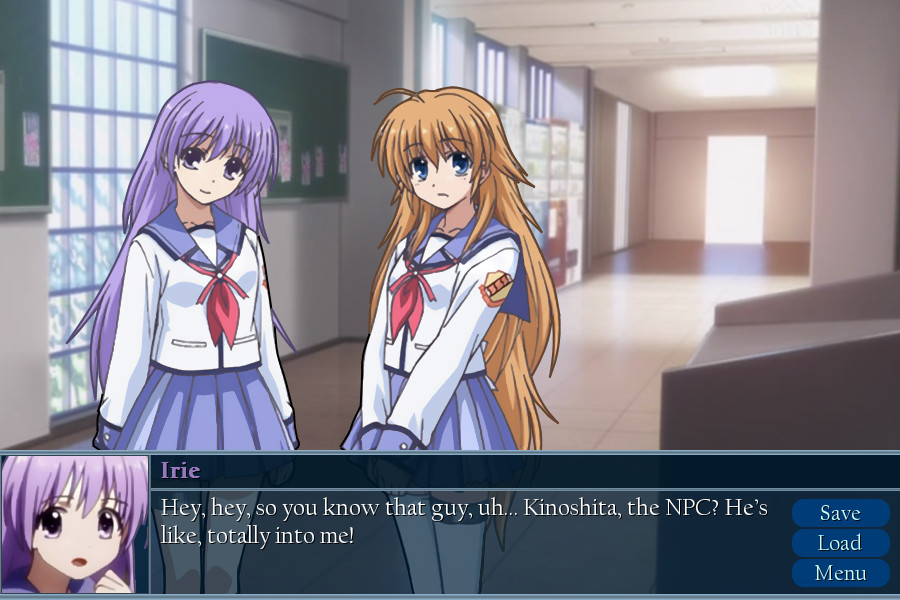Open the Menu button
This screenshot has height=600, width=900.
click(840, 573)
